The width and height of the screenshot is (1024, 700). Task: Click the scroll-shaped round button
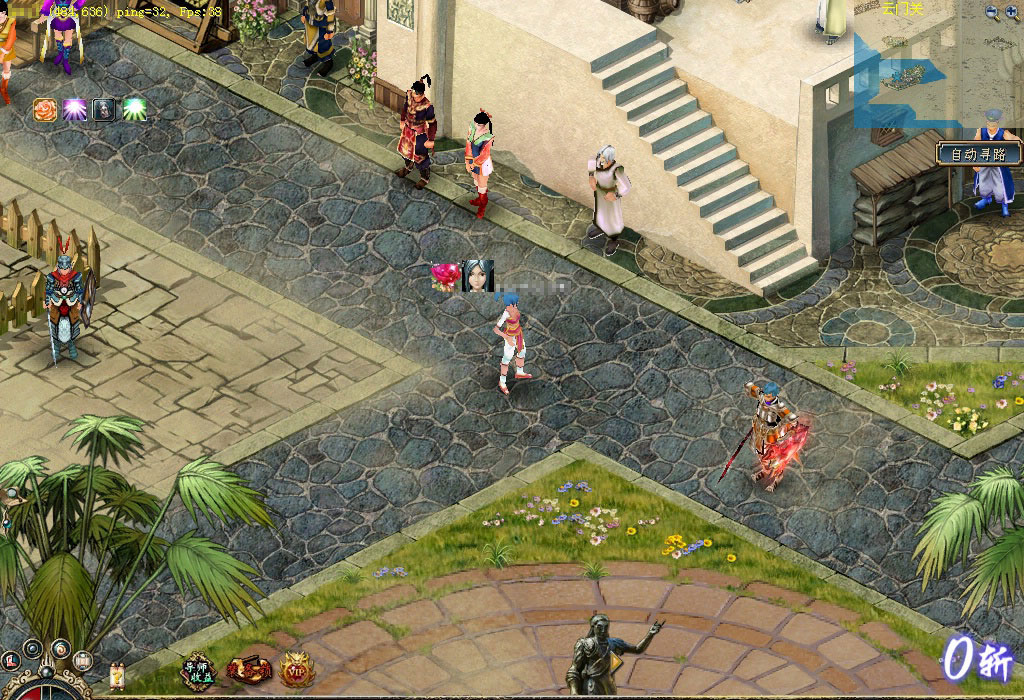[x=83, y=660]
